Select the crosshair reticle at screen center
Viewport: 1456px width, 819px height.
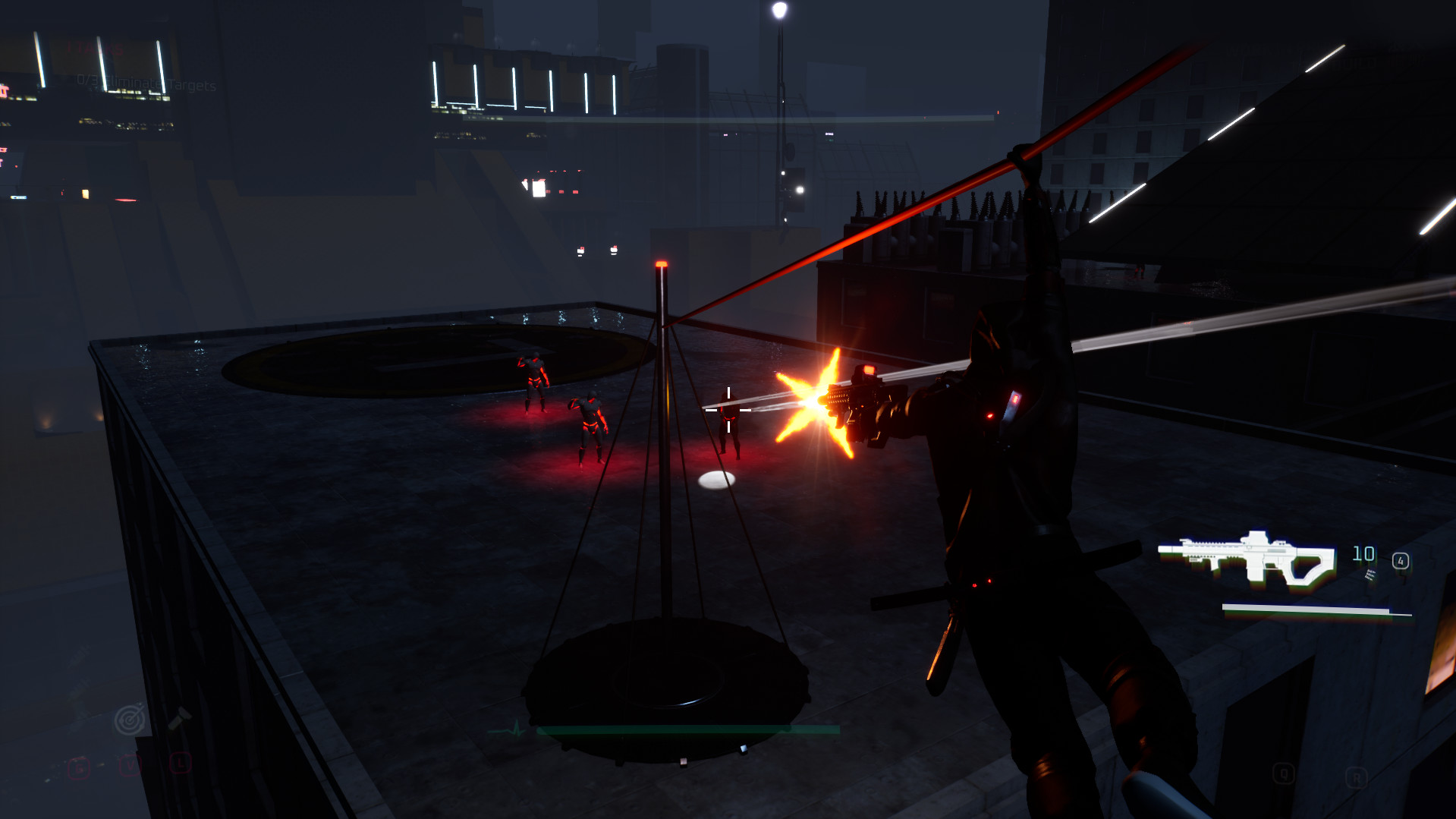(728, 409)
